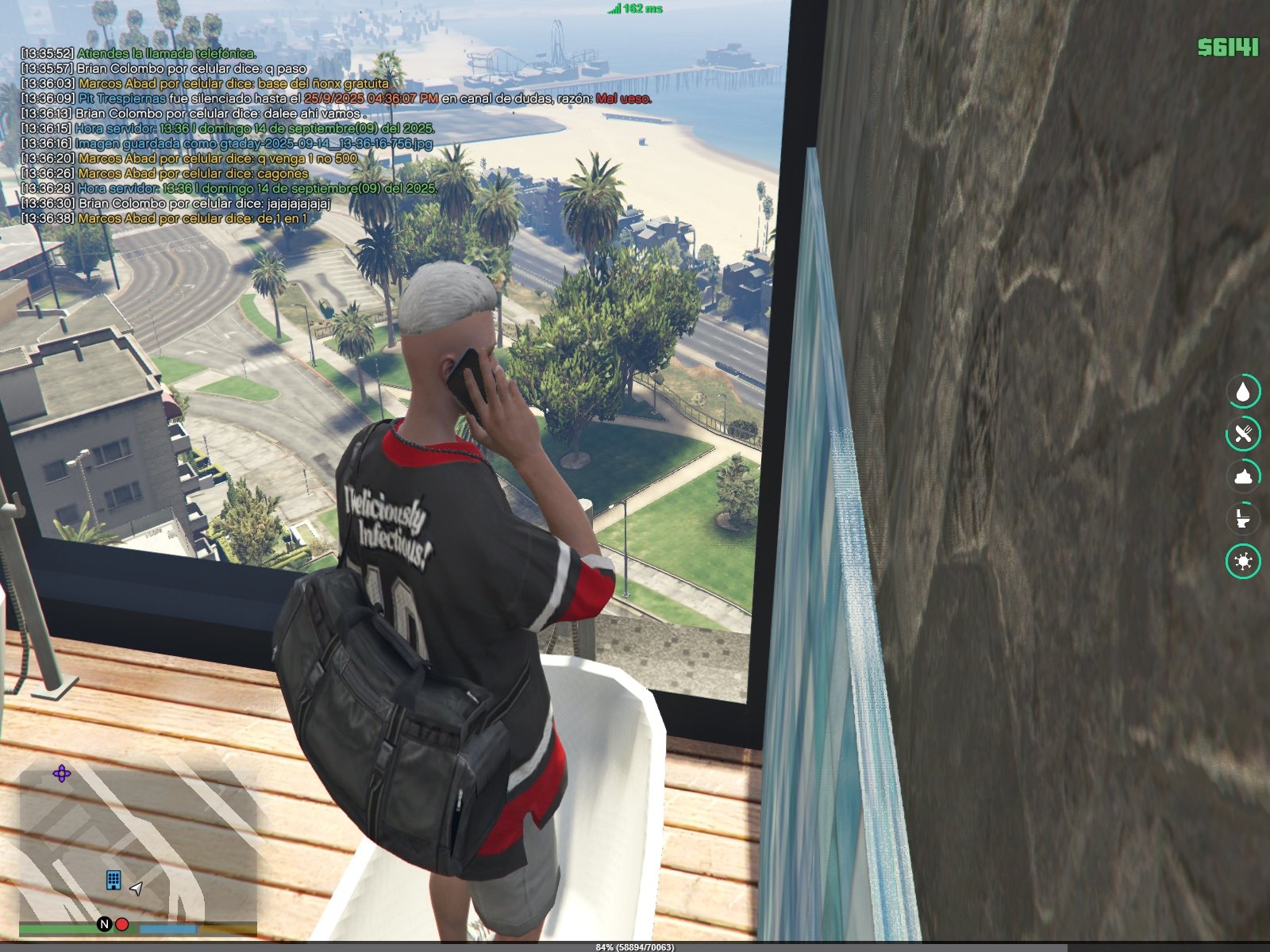Click the latest "de 1 en 1" message
The height and width of the screenshot is (952, 1270).
(164, 218)
